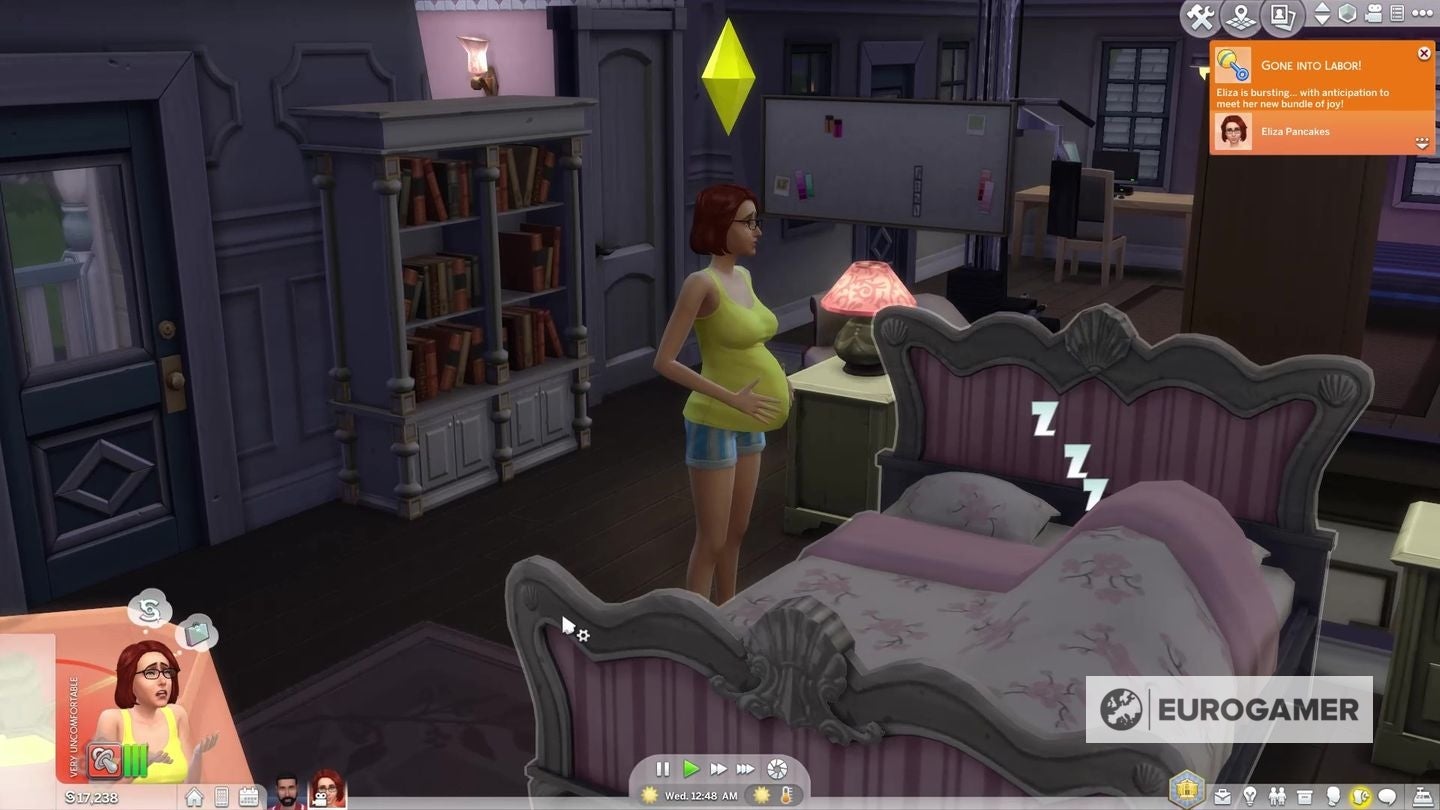Viewport: 1440px width, 810px height.
Task: Expand options on the labor notification
Action: (x=1422, y=143)
